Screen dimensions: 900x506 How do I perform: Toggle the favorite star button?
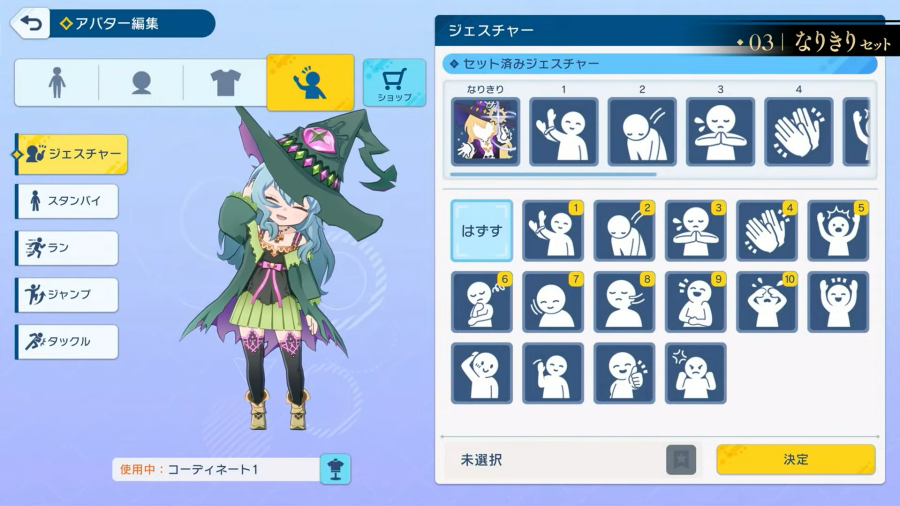click(x=681, y=460)
